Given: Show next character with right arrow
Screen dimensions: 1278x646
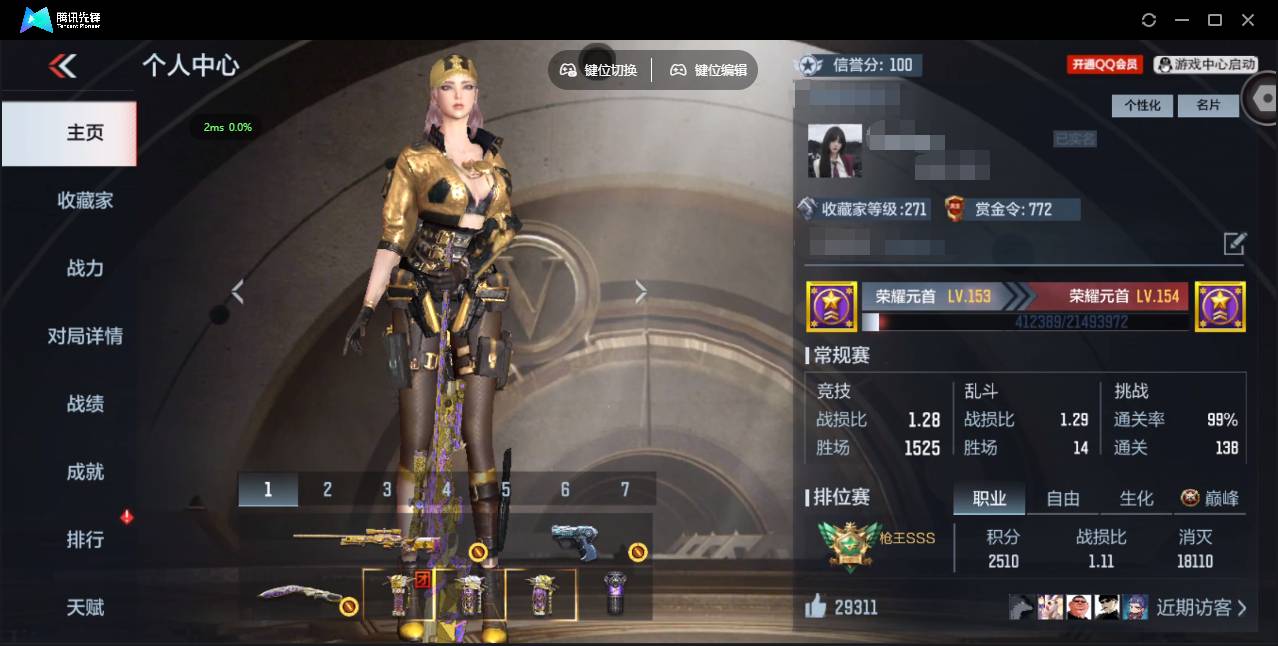Looking at the screenshot, I should 641,291.
